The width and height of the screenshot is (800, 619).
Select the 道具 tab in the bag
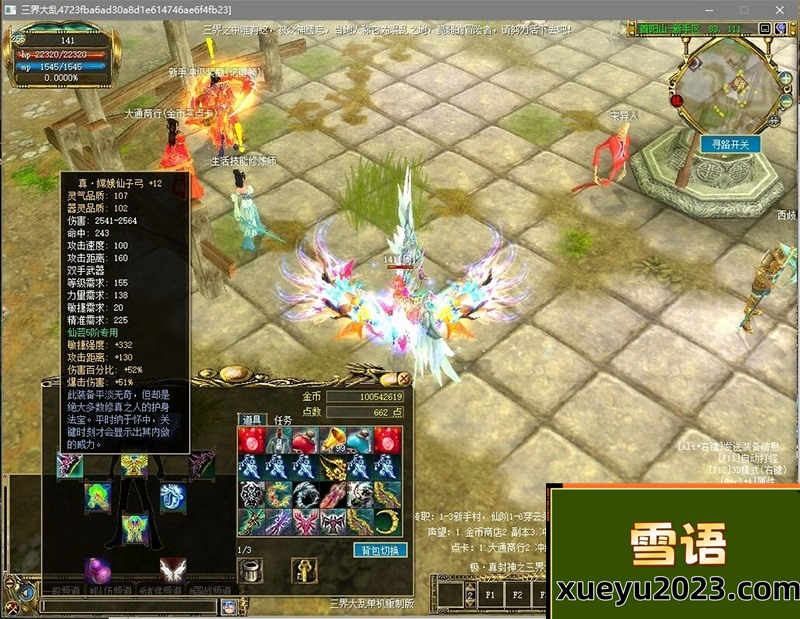tap(250, 420)
